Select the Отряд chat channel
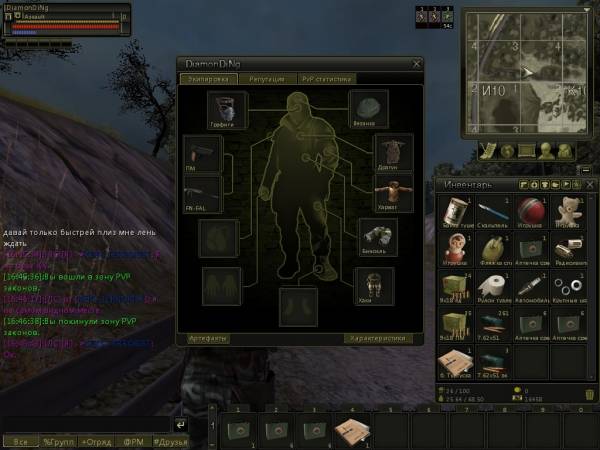This screenshot has height=450, width=600. pyautogui.click(x=96, y=440)
